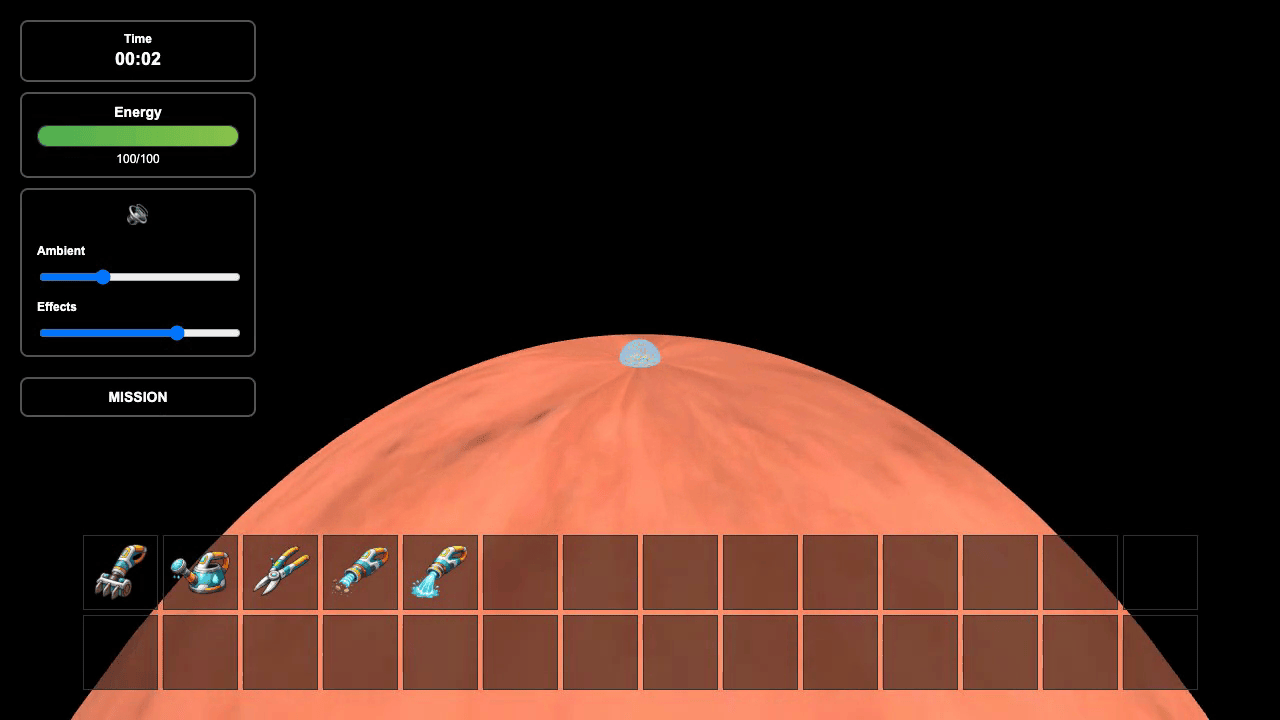Screen dimensions: 1280x720
Task: Click the Energy bar indicator
Action: coord(137,136)
